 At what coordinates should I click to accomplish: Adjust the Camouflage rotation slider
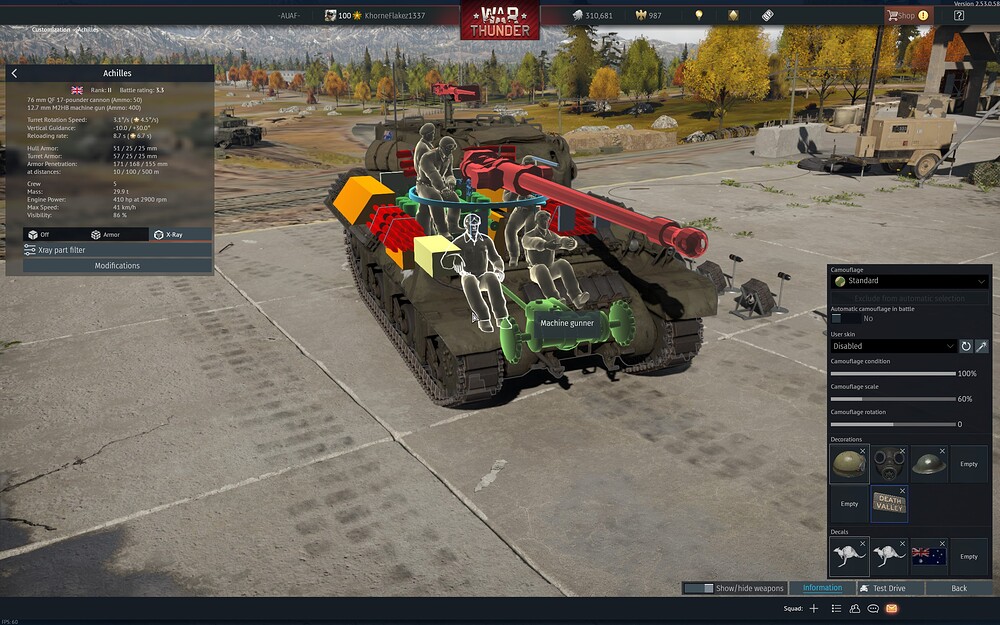(893, 424)
